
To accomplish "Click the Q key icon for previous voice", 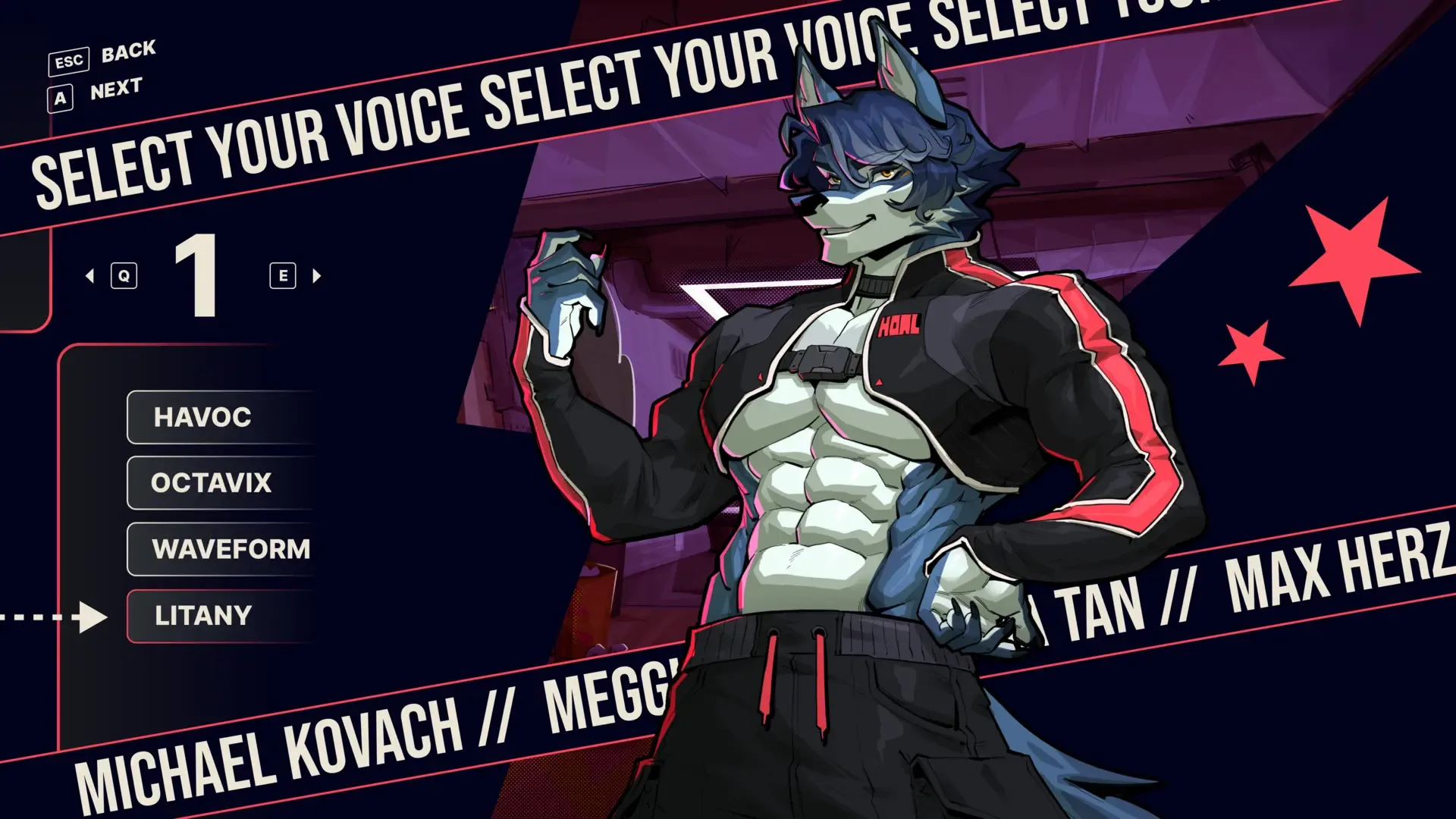I will [x=124, y=275].
